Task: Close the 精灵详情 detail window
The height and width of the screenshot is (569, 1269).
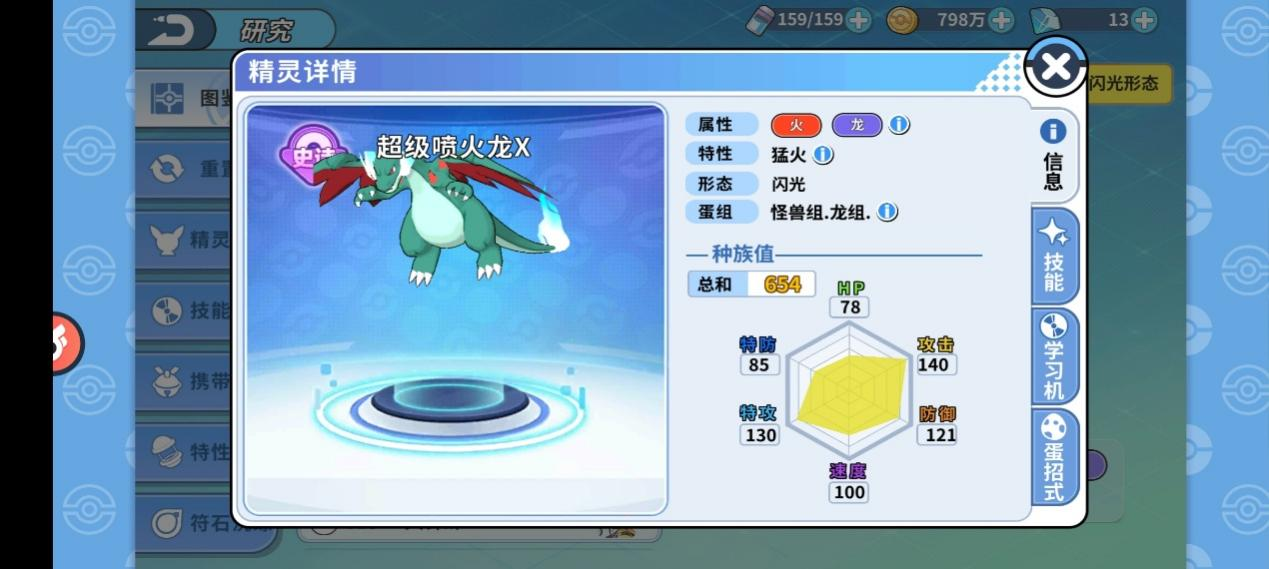Action: click(x=1055, y=67)
